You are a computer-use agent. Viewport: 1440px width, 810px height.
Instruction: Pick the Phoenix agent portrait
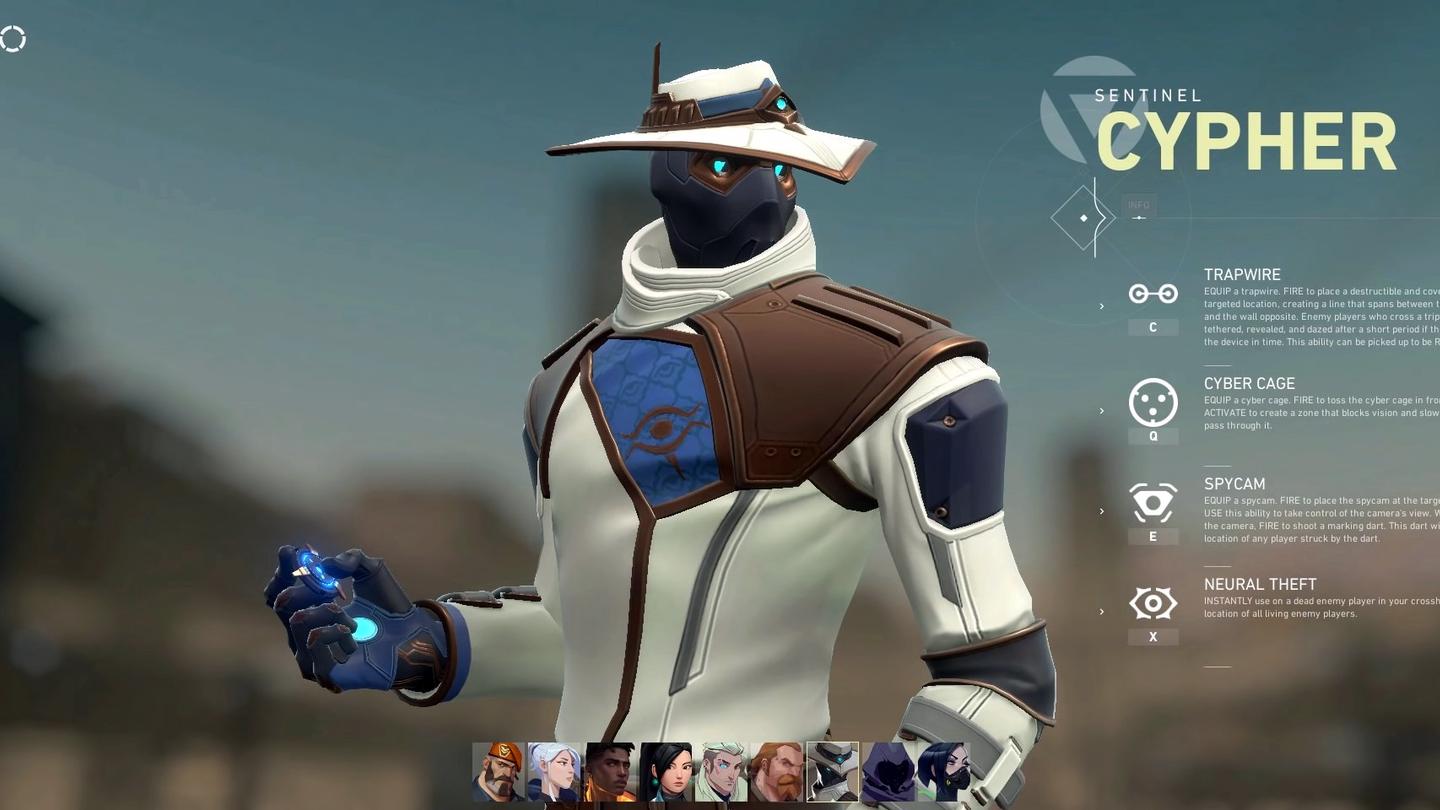(610, 771)
